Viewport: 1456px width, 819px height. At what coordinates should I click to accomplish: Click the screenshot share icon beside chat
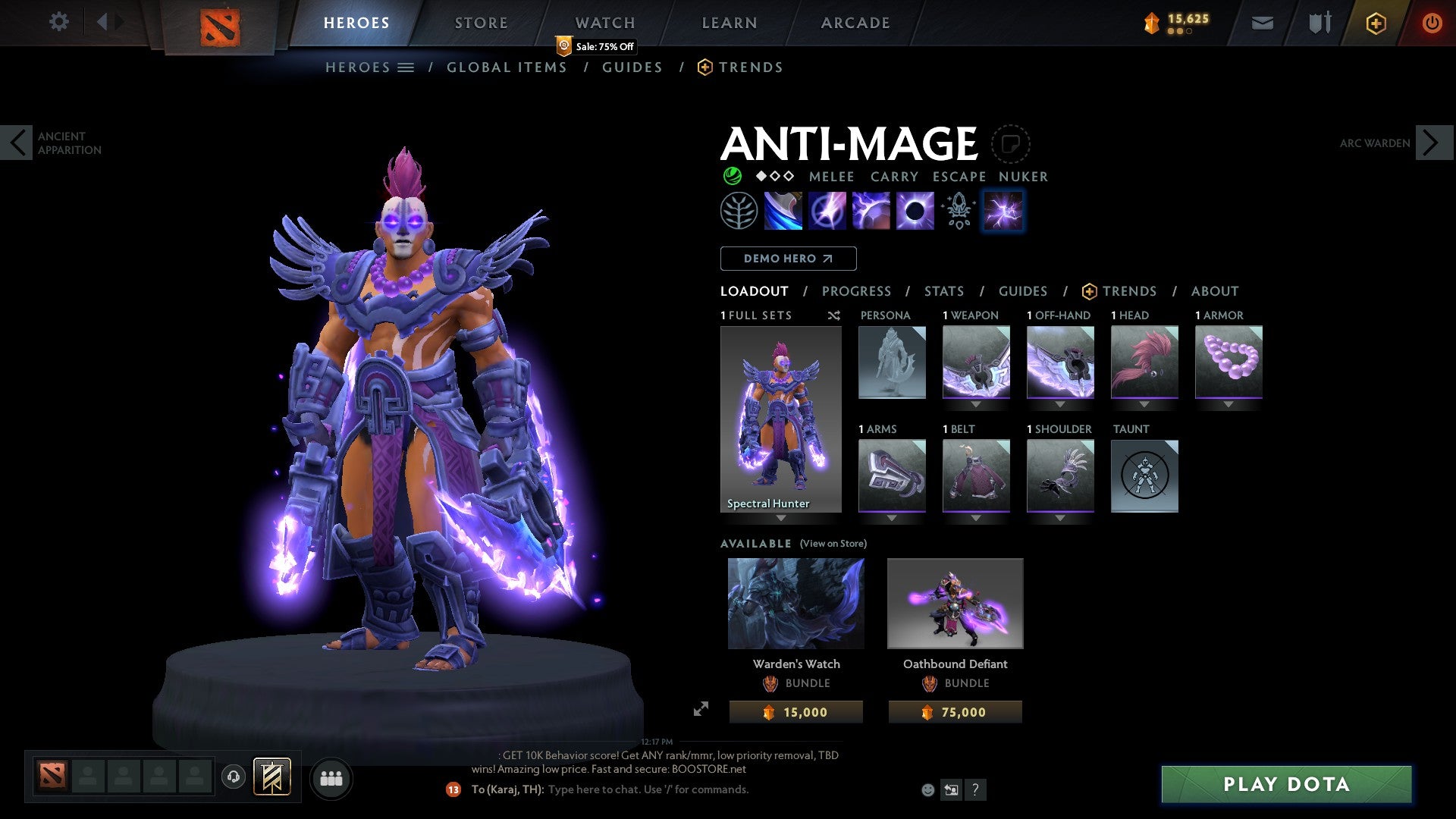click(x=951, y=789)
